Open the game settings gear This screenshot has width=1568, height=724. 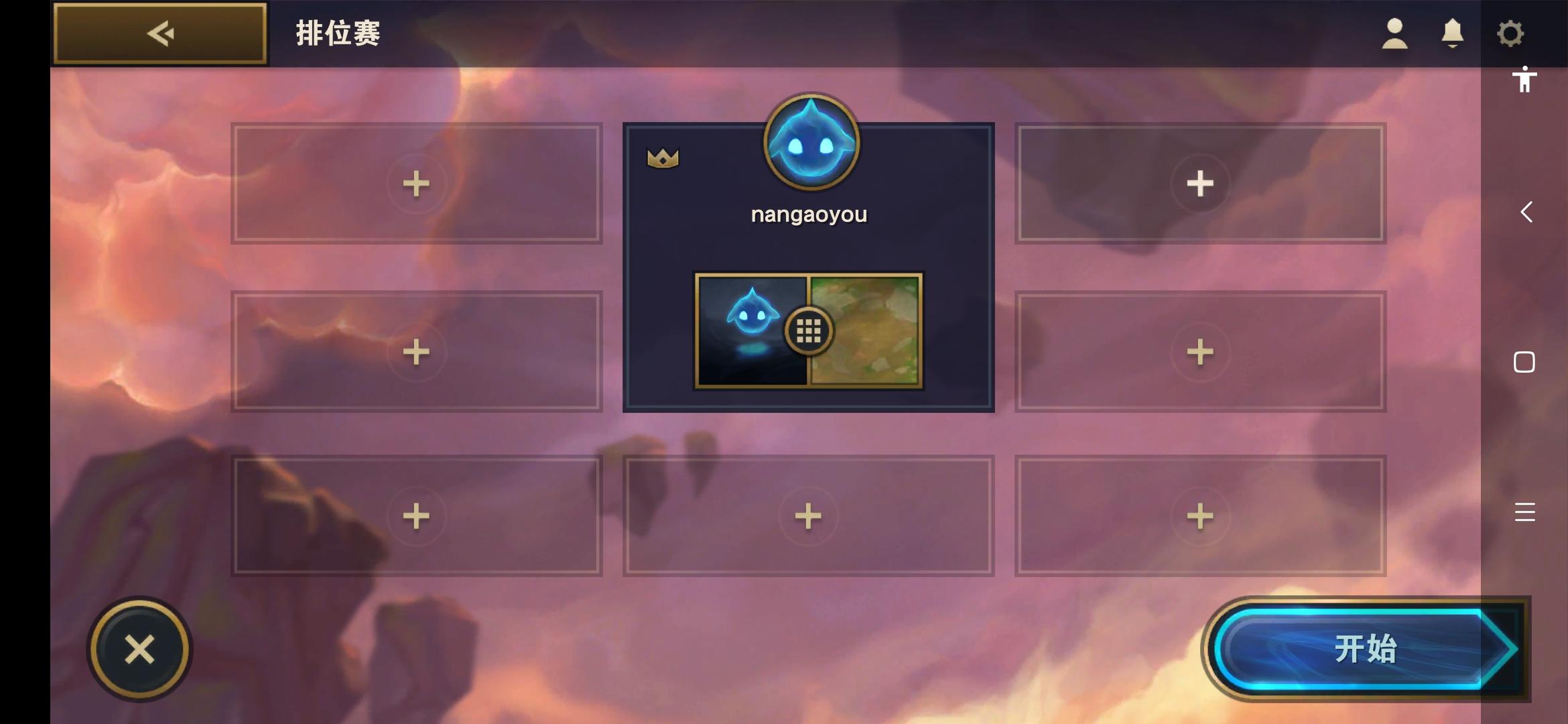[x=1511, y=32]
